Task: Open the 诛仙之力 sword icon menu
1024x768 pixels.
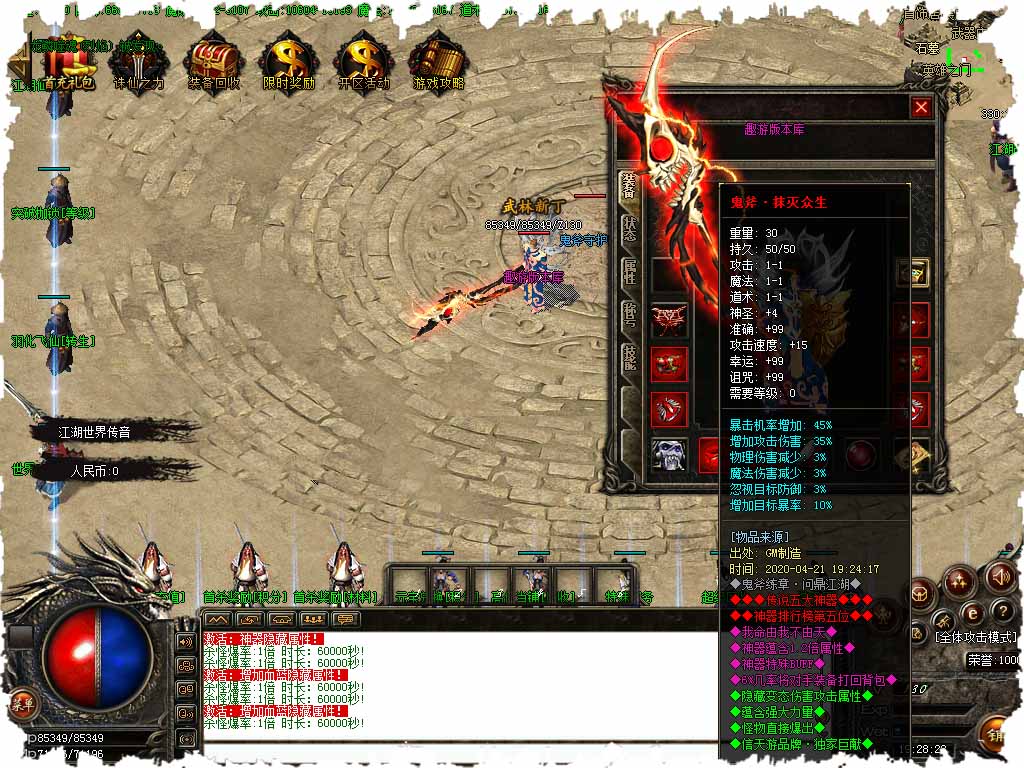Action: 139,63
